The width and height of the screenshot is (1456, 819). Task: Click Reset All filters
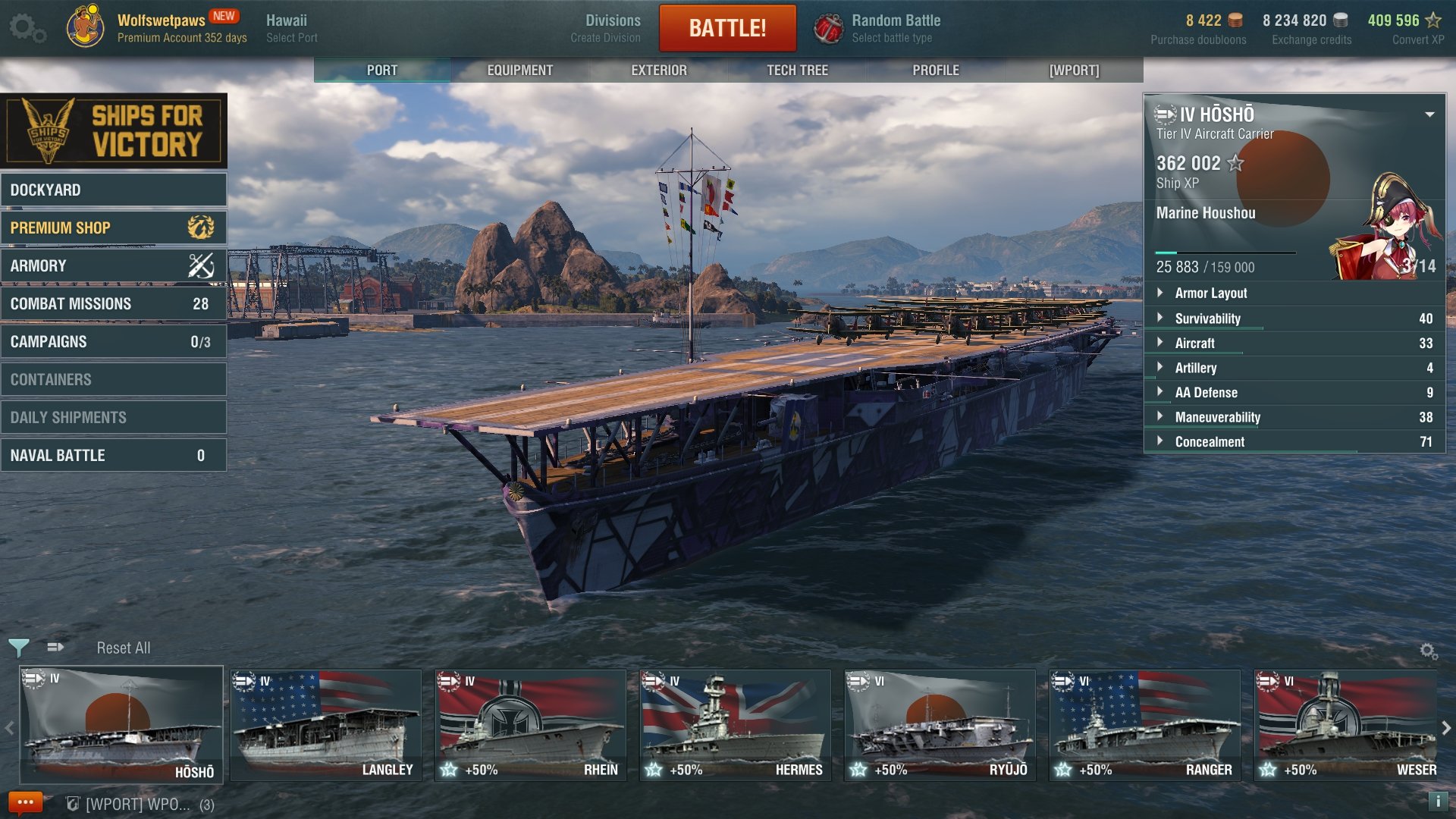pos(123,648)
